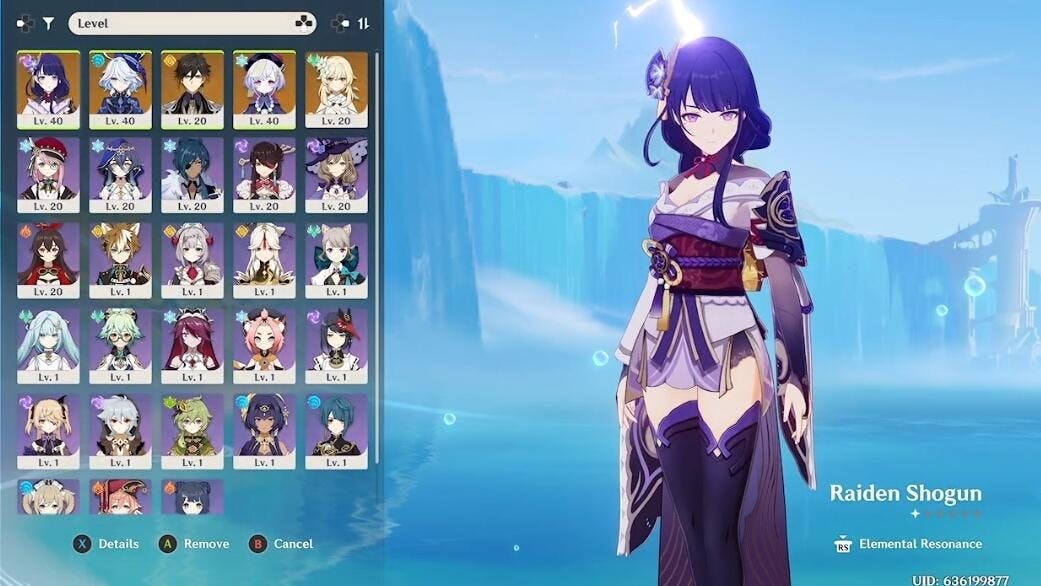Select Charlotte with the red beret
The height and width of the screenshot is (586, 1041).
click(48, 174)
